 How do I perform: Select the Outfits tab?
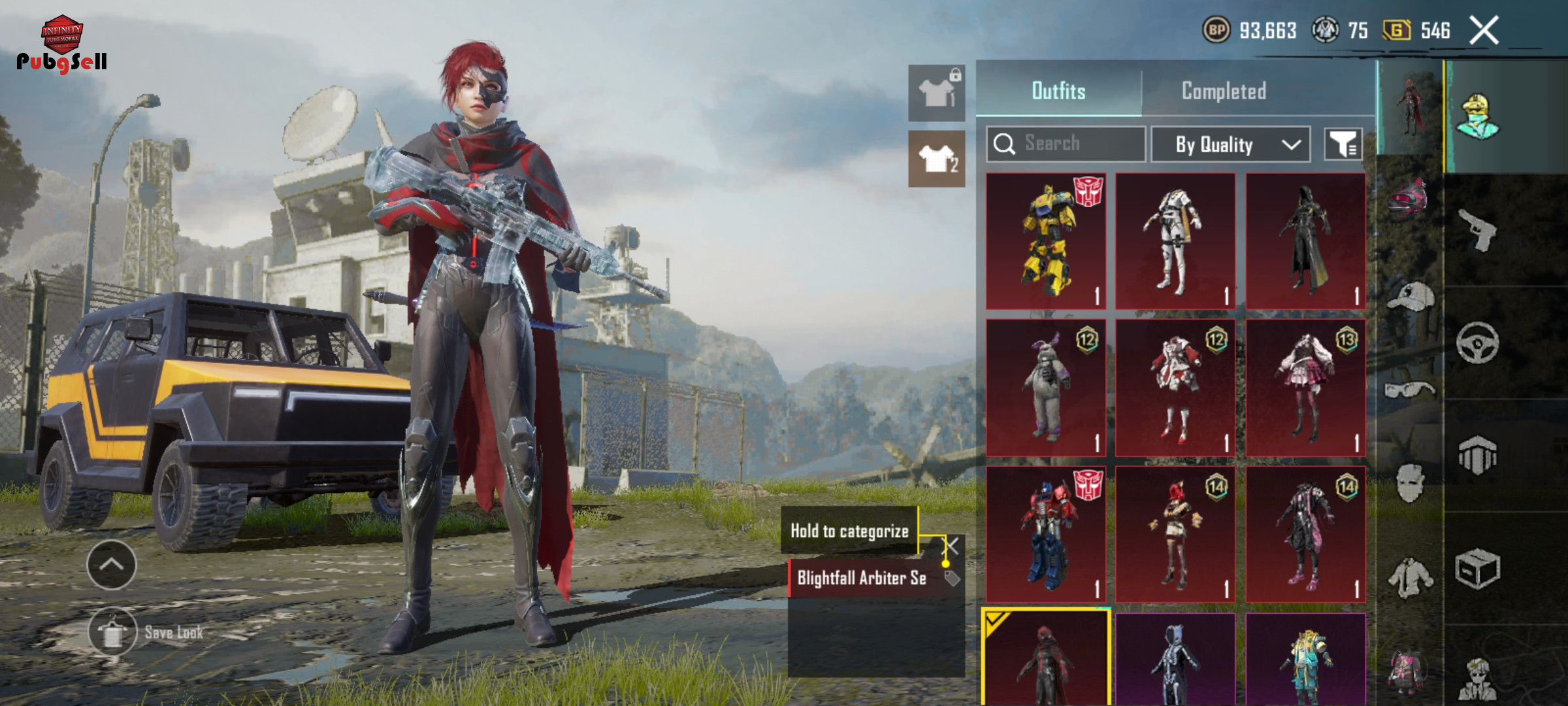point(1058,92)
